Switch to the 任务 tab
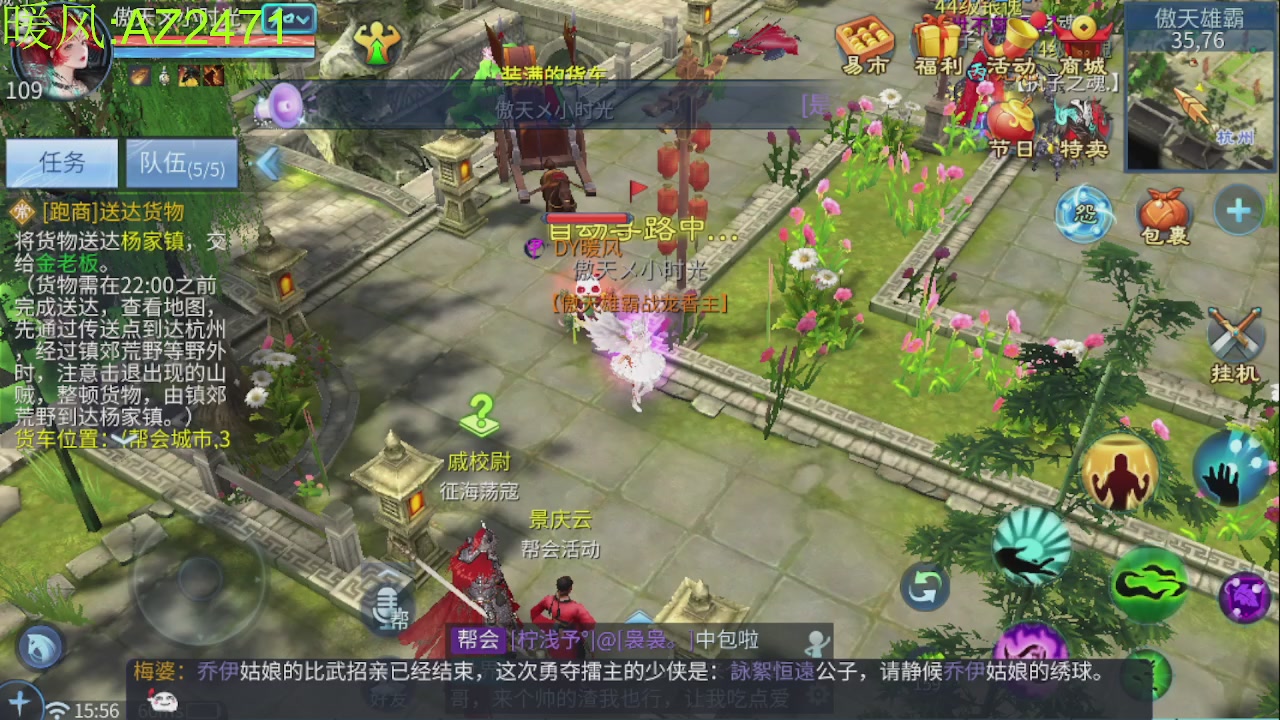 (60, 163)
